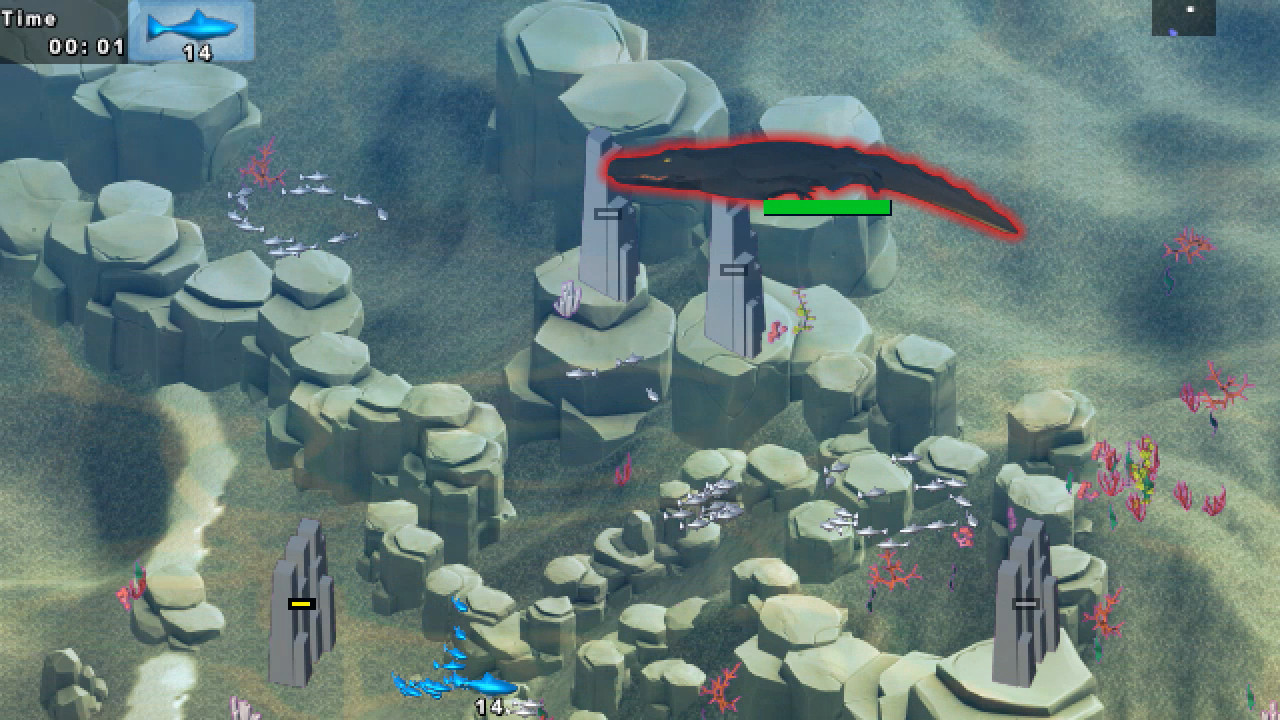Click the white player marker on minimap
This screenshot has height=720, width=1280.
point(1190,10)
